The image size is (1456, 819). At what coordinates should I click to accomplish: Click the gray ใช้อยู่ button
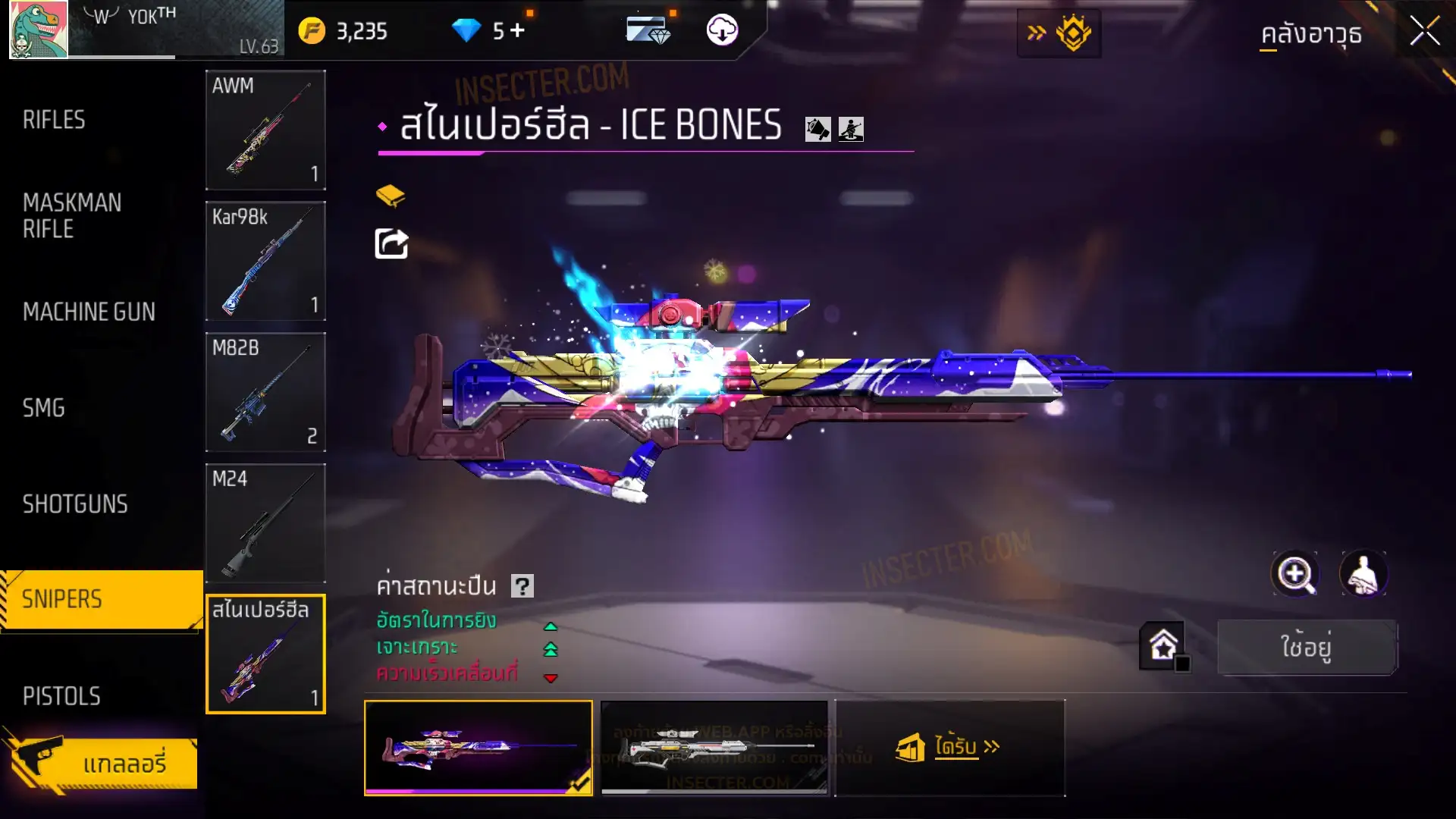1307,647
